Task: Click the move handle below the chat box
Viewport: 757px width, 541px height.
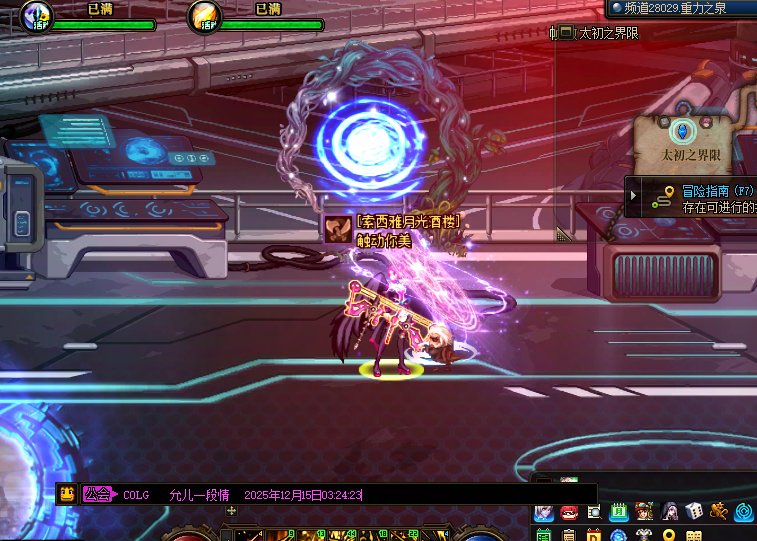Action: (x=231, y=510)
